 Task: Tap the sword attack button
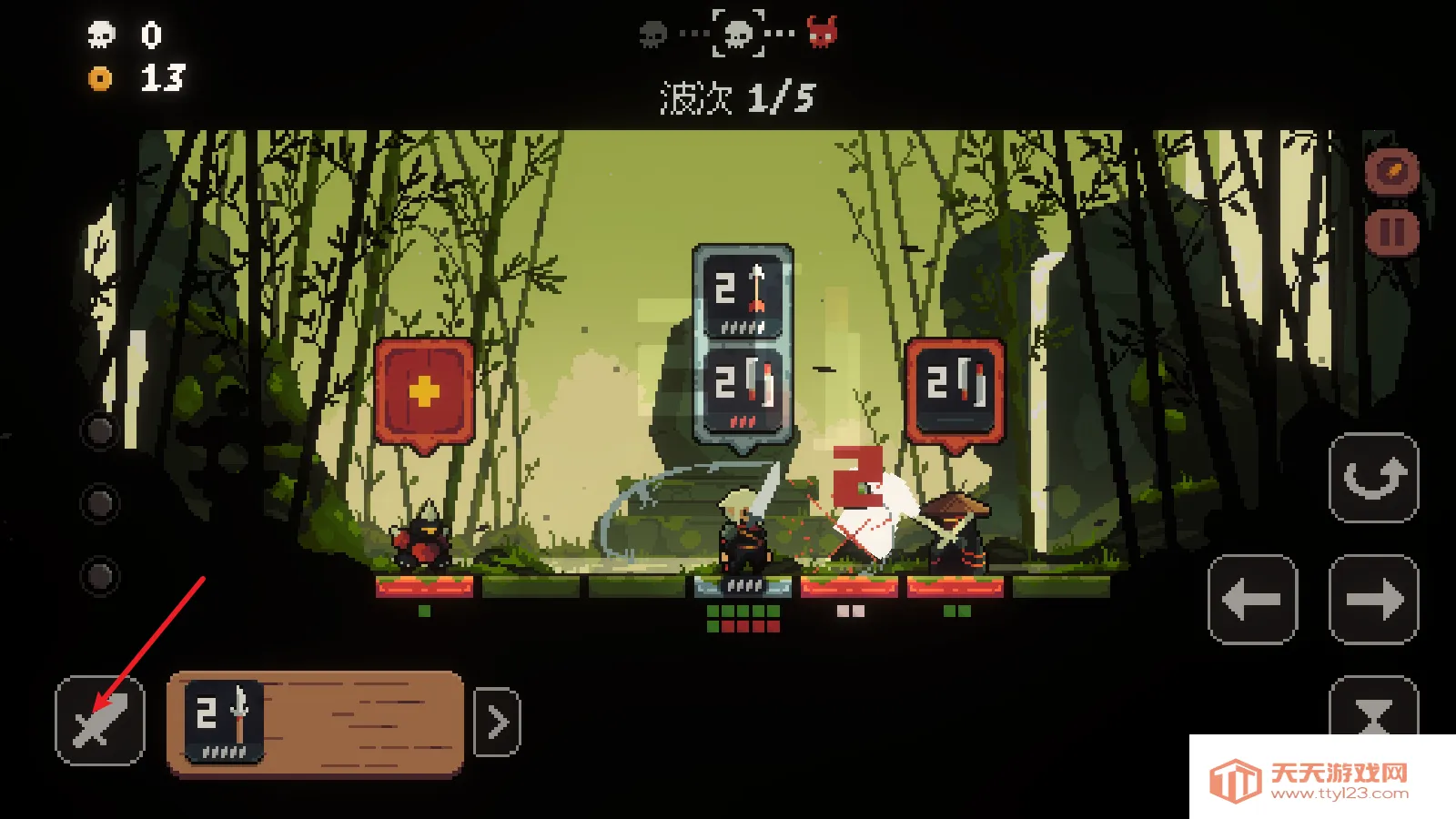pos(100,721)
